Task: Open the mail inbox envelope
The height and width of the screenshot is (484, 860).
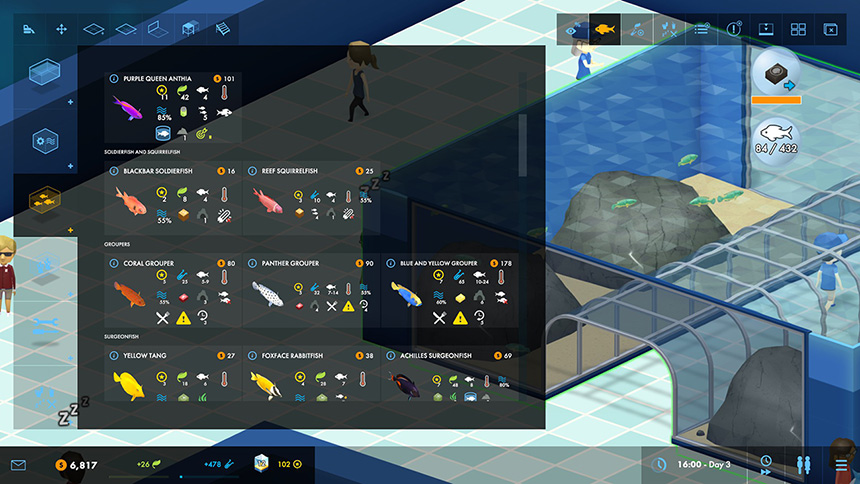Action: (18, 465)
